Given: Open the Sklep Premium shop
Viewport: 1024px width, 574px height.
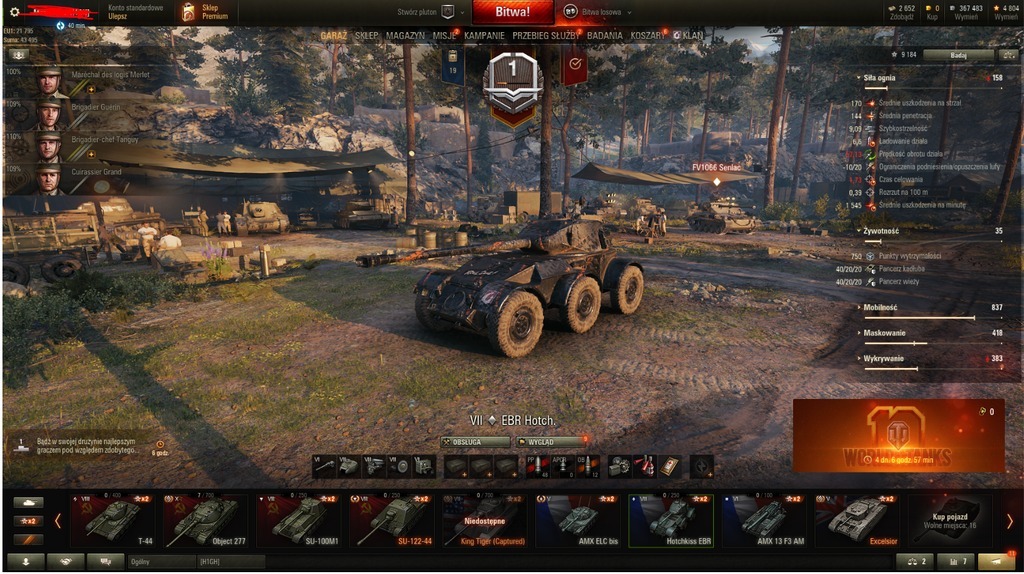Looking at the screenshot, I should [x=205, y=12].
